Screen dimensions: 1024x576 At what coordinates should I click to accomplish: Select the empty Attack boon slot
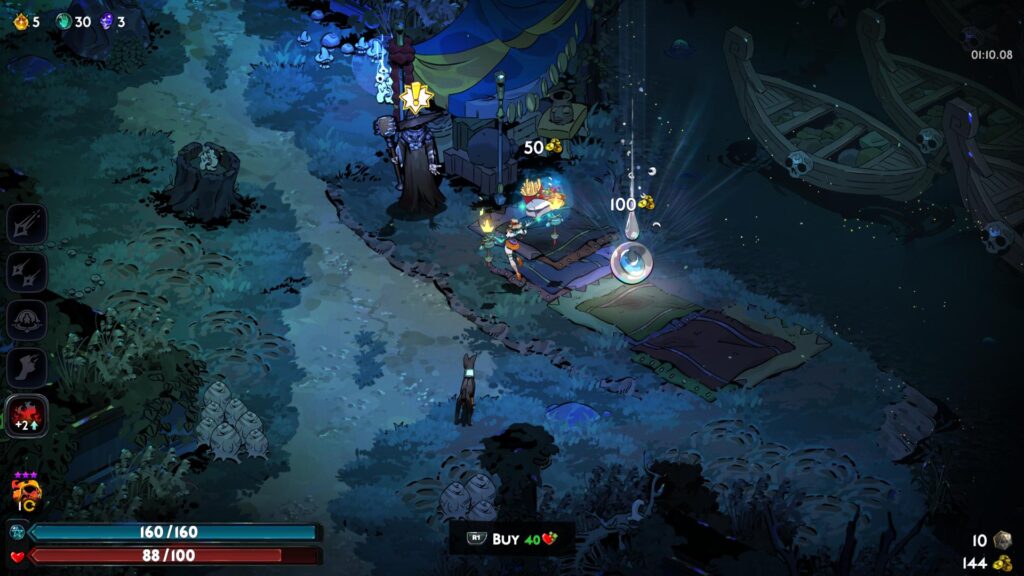[x=26, y=223]
